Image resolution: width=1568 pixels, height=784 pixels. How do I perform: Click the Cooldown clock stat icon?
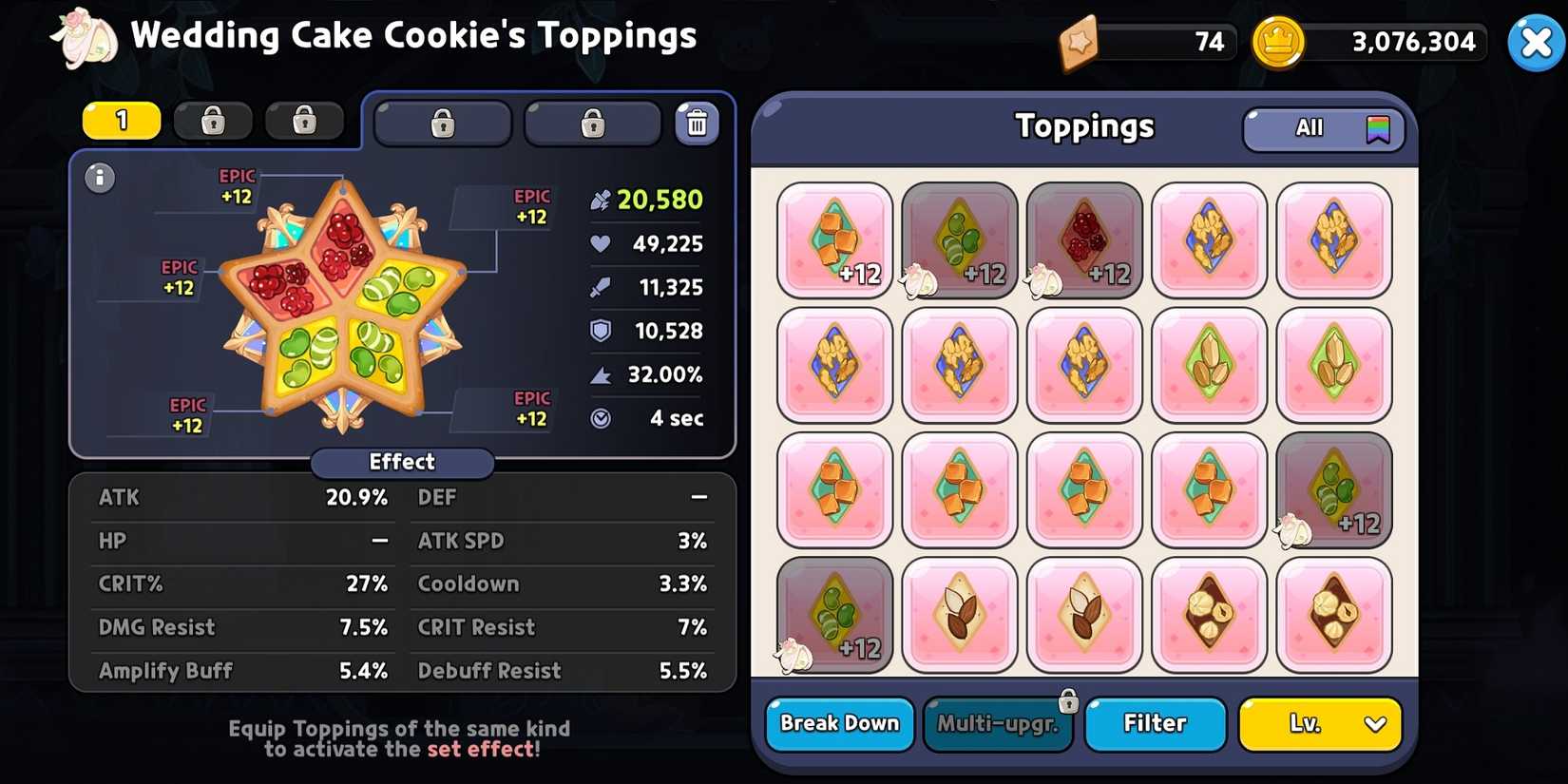(600, 418)
